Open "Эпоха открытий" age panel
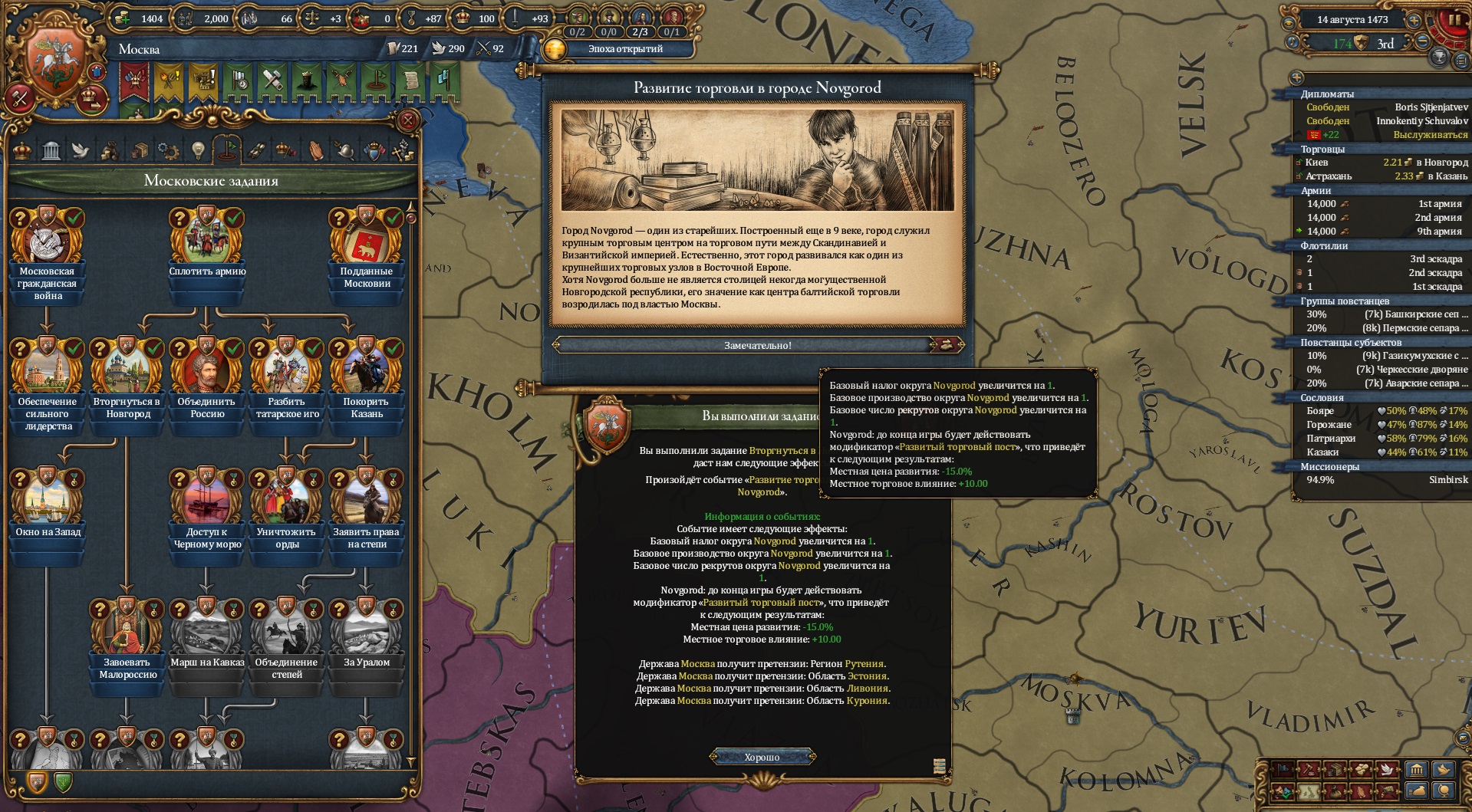Screen dimensions: 1472x812 coord(624,49)
